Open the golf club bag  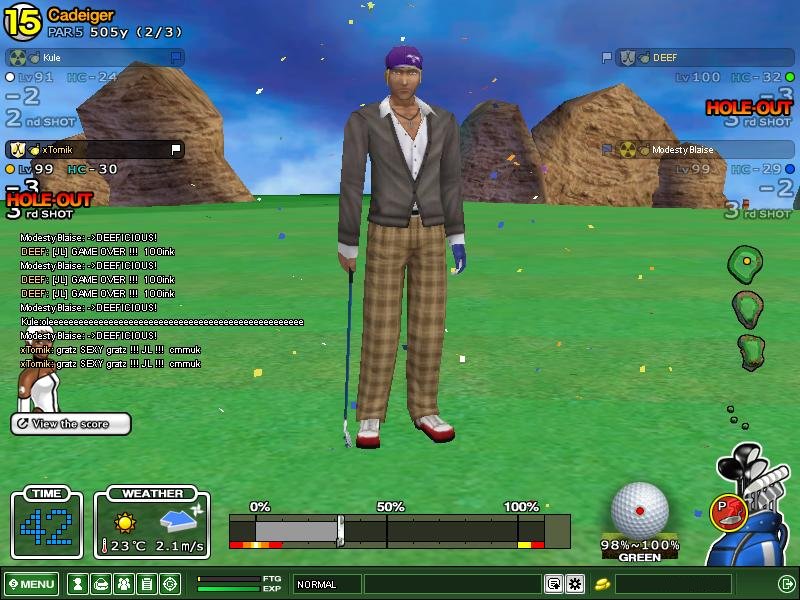760,520
